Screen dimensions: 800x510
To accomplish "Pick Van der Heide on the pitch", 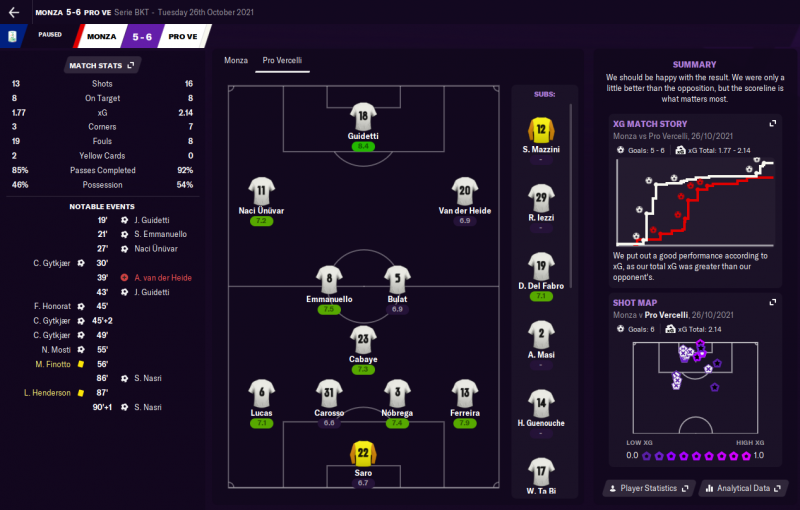I will coord(462,190).
